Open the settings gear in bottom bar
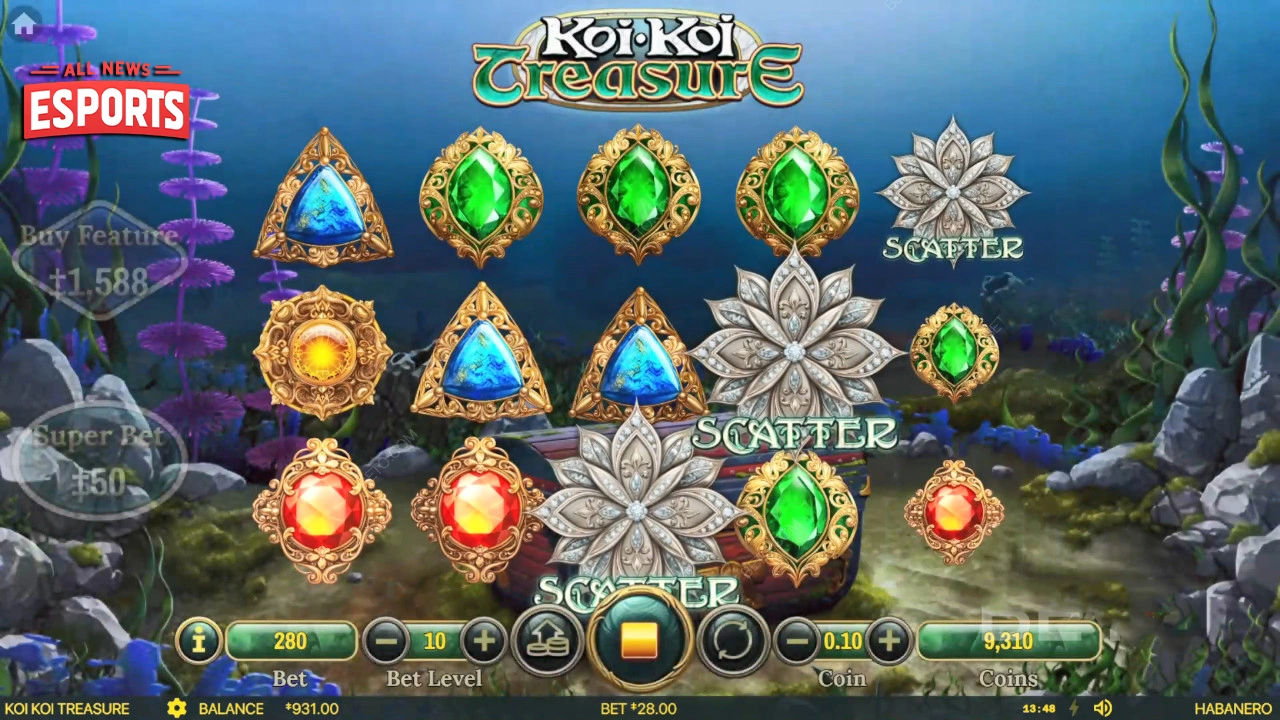Image resolution: width=1280 pixels, height=720 pixels. [x=178, y=708]
